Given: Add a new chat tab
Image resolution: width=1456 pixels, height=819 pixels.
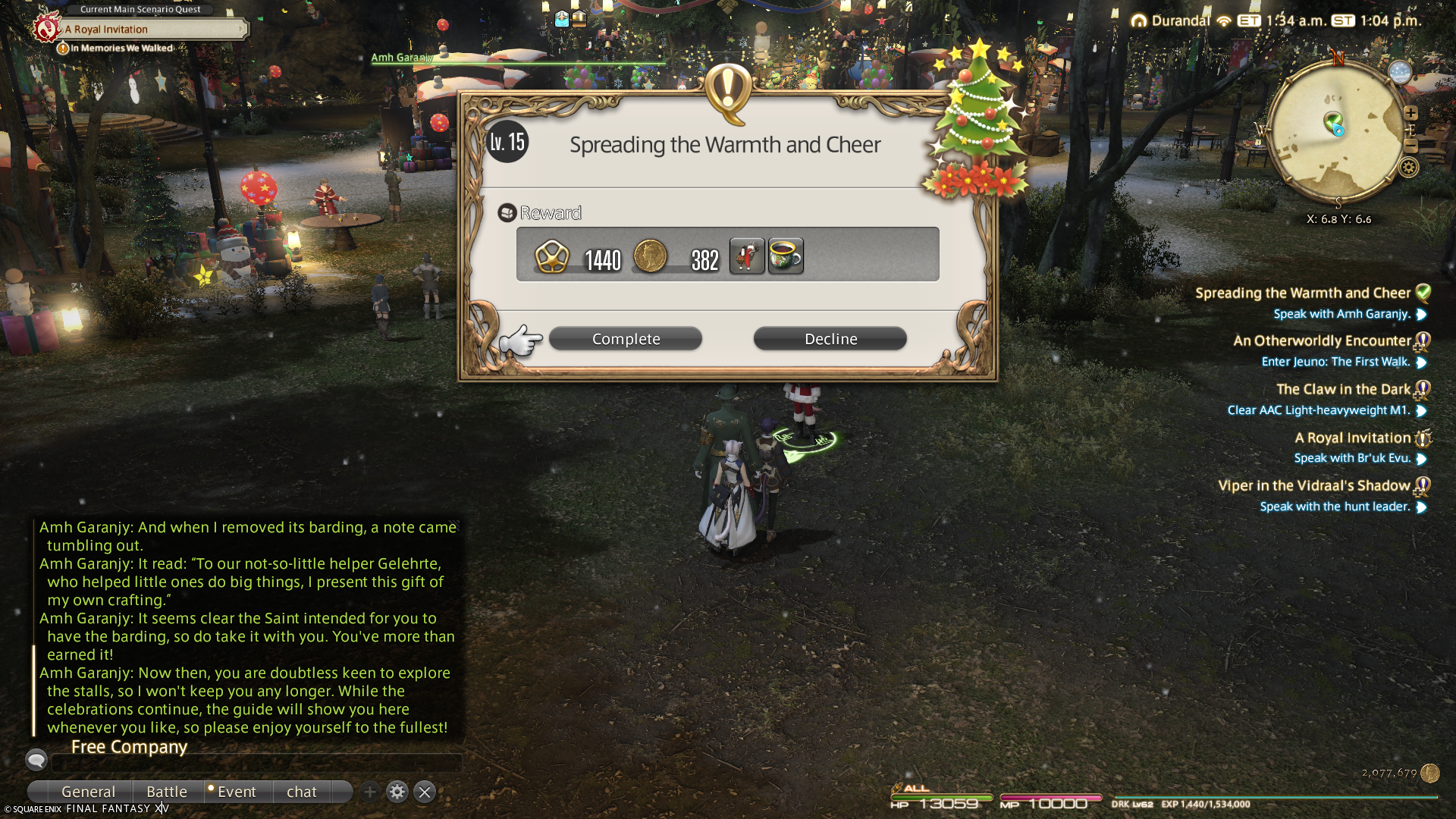Looking at the screenshot, I should (369, 792).
